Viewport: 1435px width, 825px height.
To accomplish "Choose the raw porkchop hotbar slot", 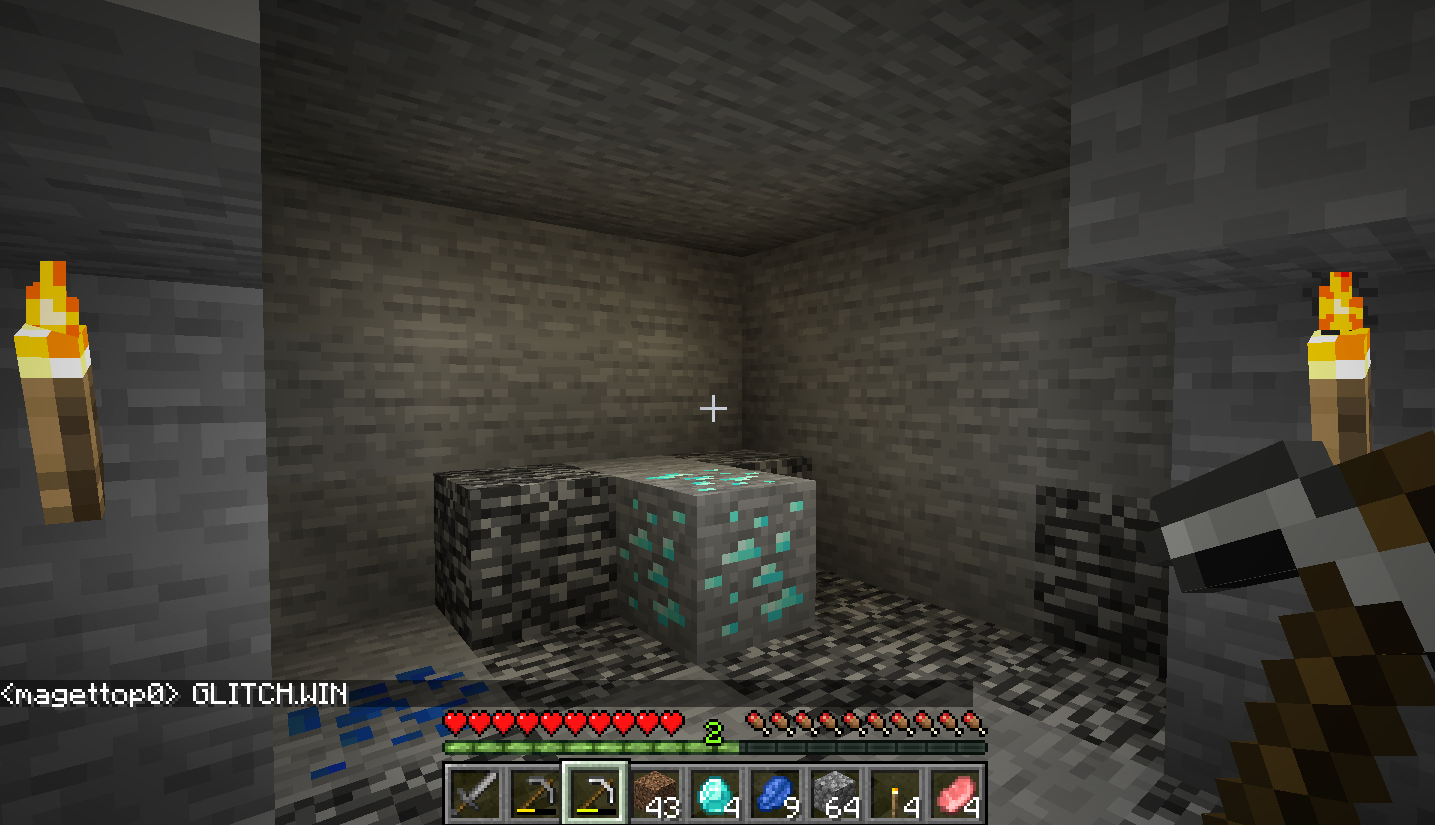I will click(955, 795).
